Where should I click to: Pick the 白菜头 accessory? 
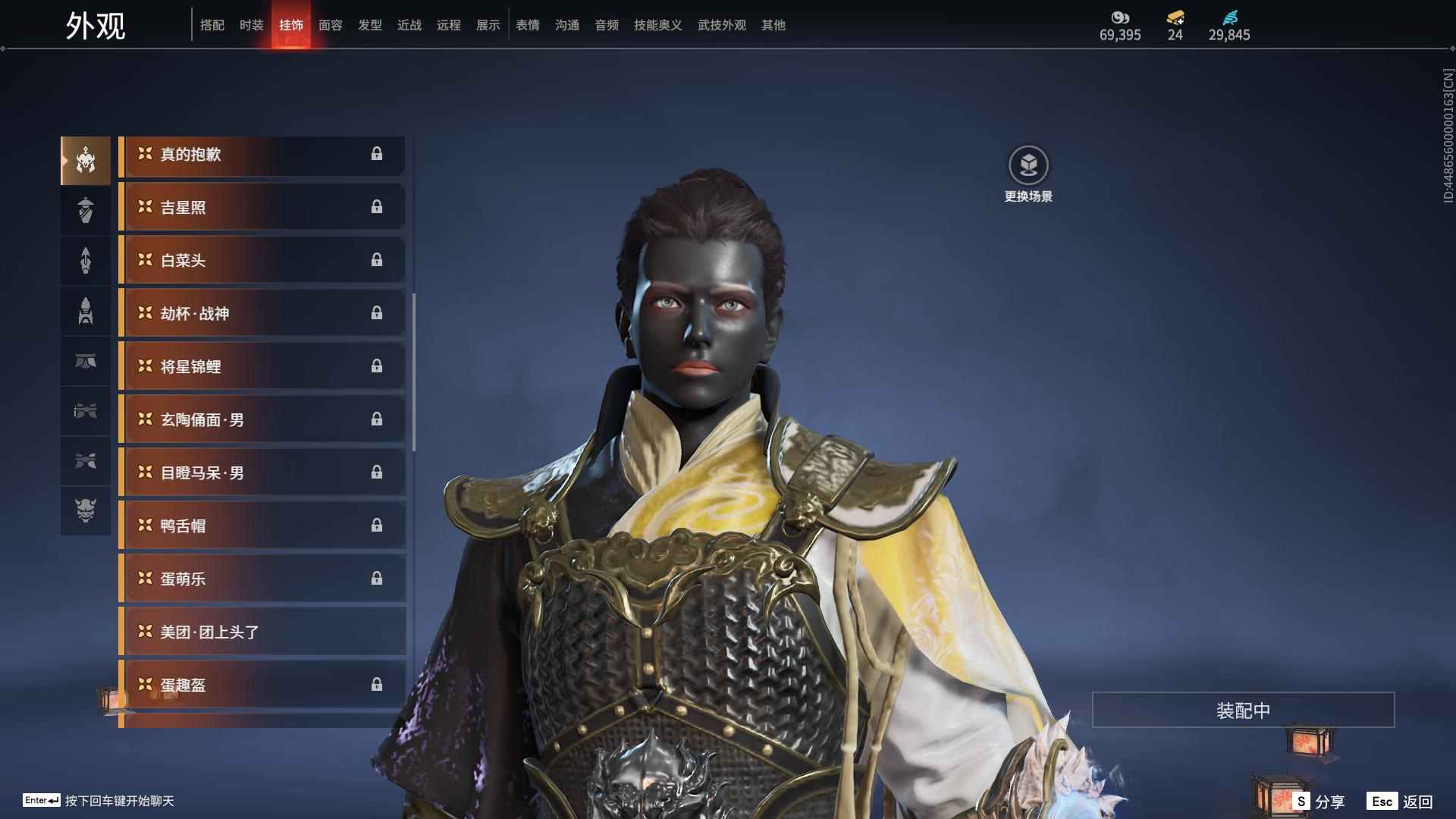[262, 260]
